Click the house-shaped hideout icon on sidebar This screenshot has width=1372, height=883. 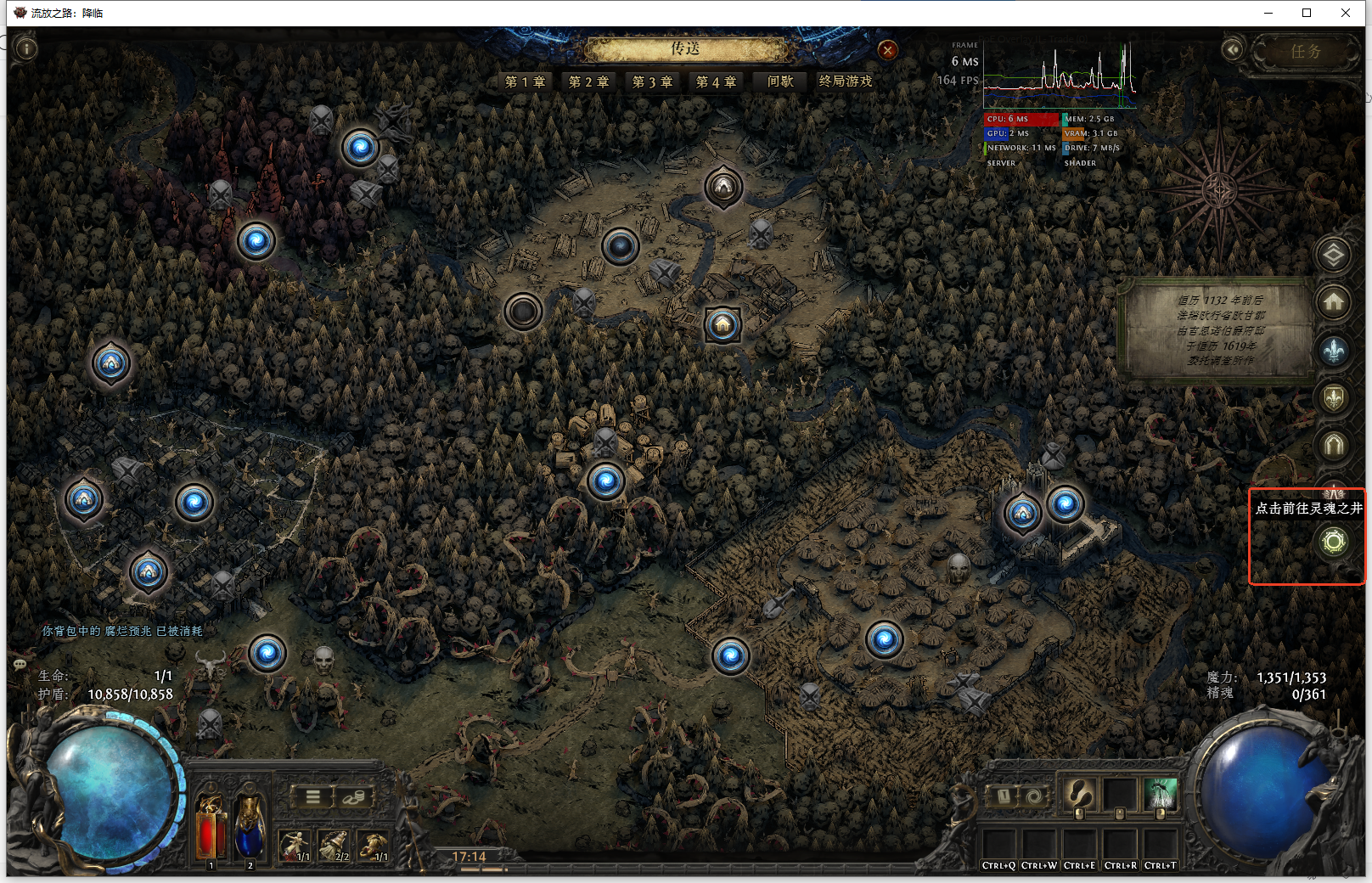[1333, 301]
